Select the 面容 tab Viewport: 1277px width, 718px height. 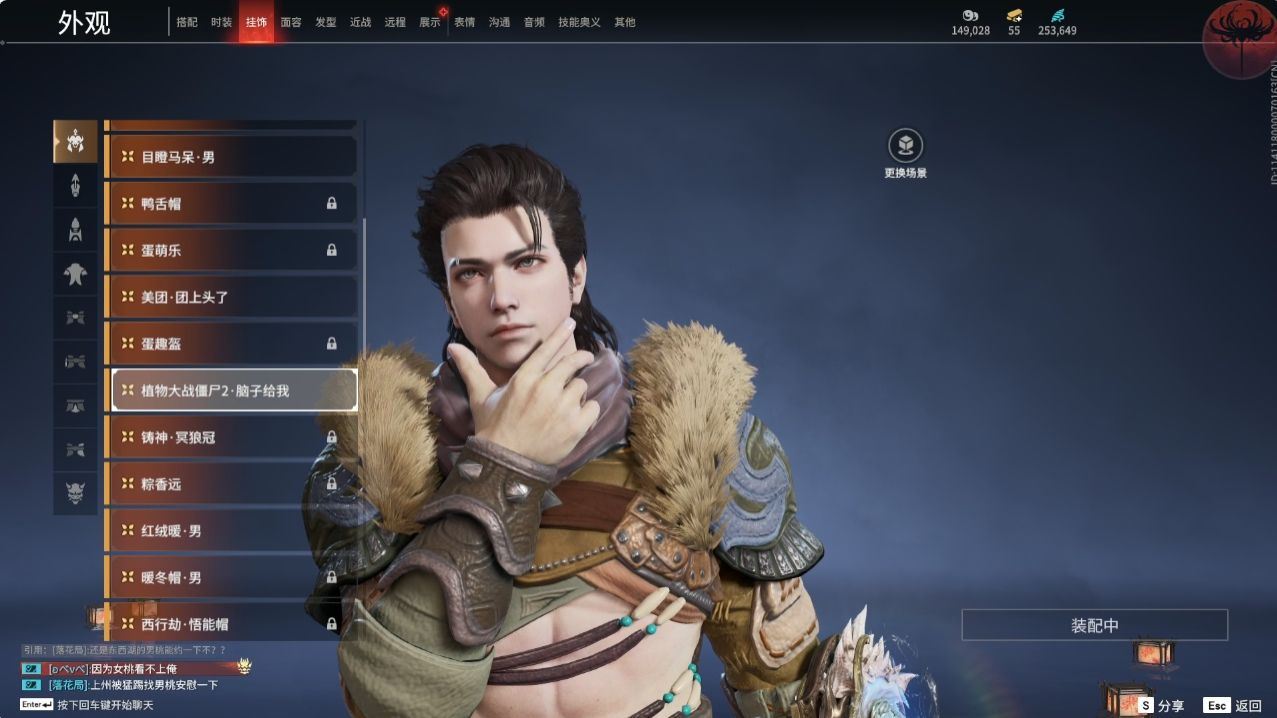coord(291,22)
